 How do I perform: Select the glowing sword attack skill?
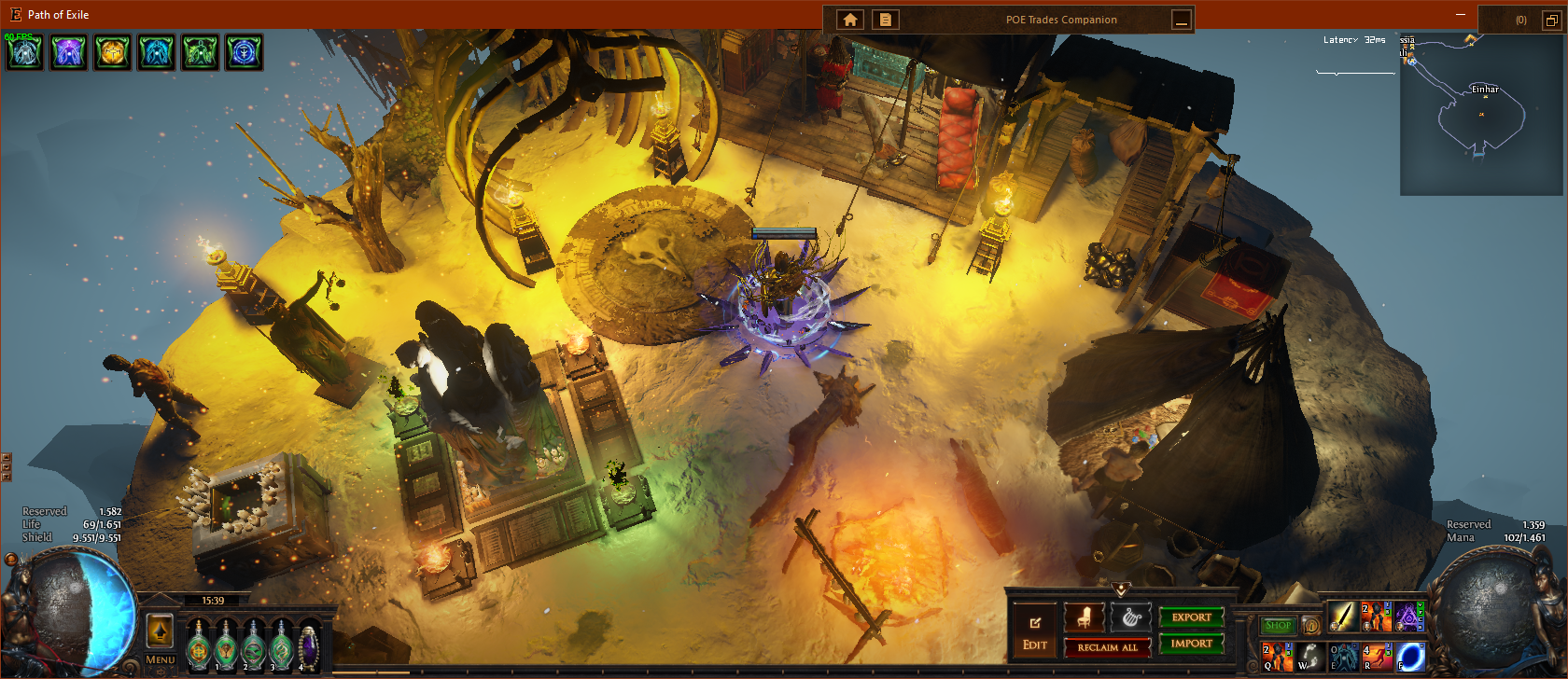coord(1342,617)
